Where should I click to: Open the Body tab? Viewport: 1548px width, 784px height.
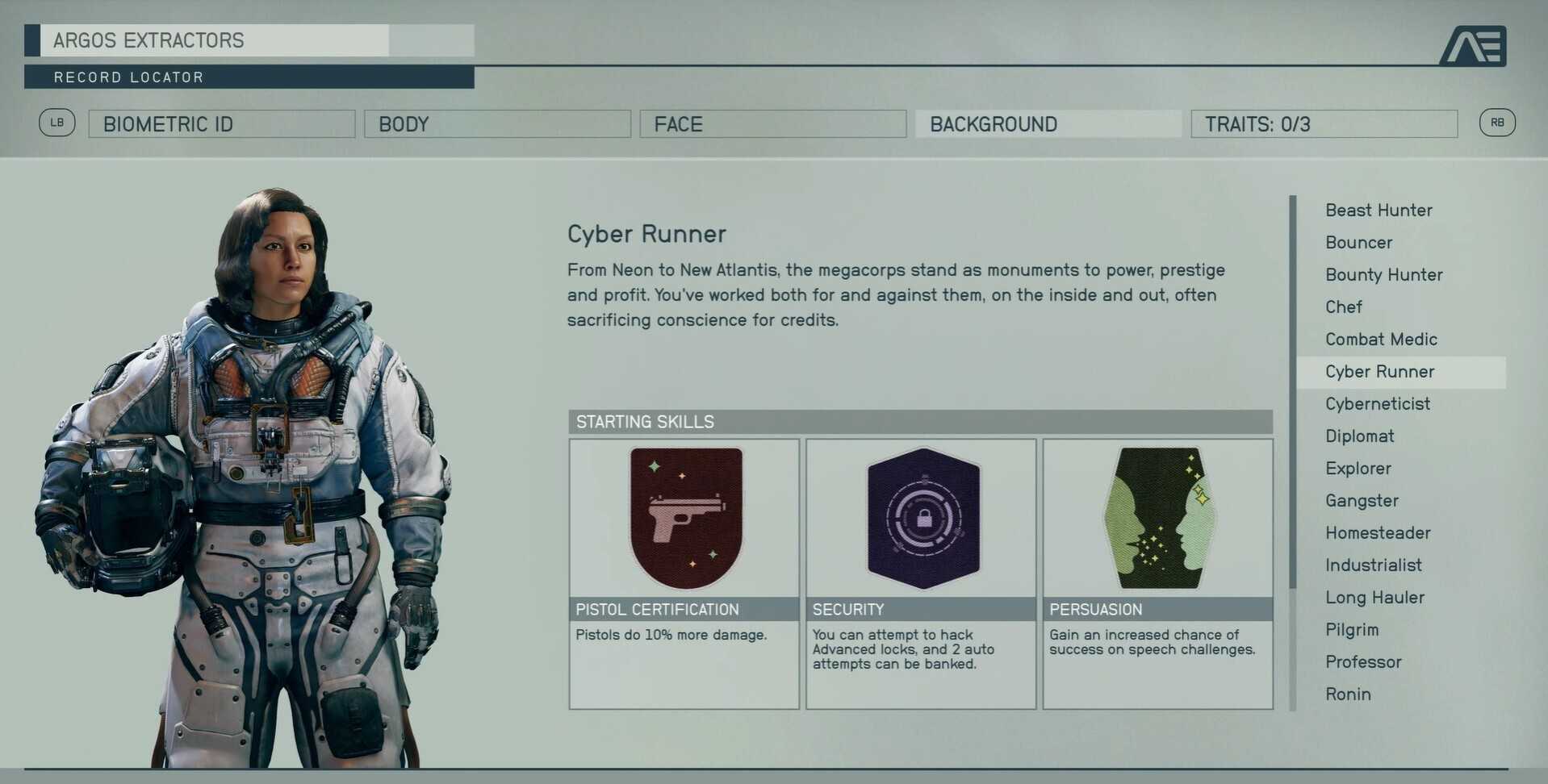[497, 124]
